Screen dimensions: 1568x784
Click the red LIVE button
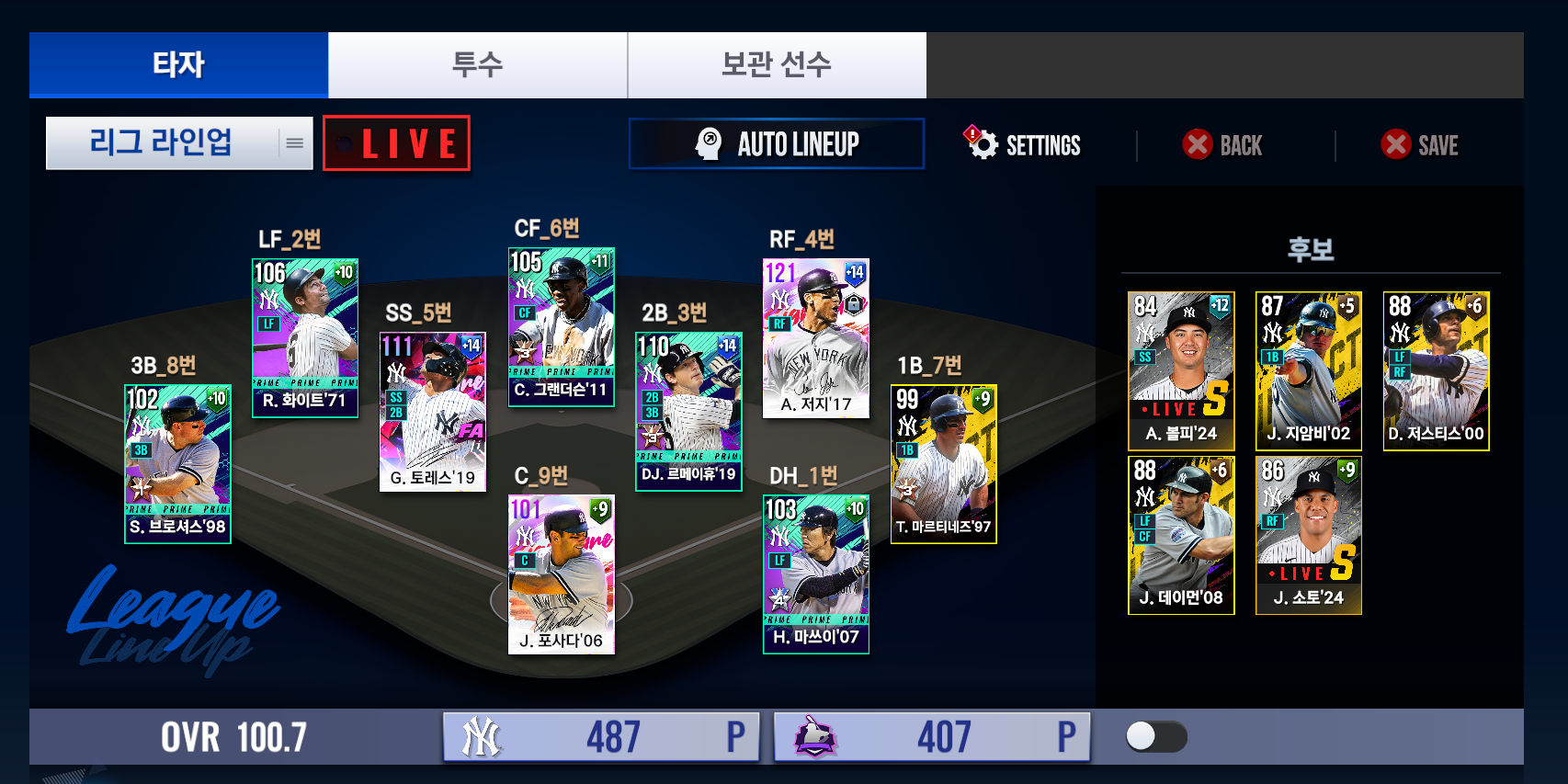[x=396, y=143]
